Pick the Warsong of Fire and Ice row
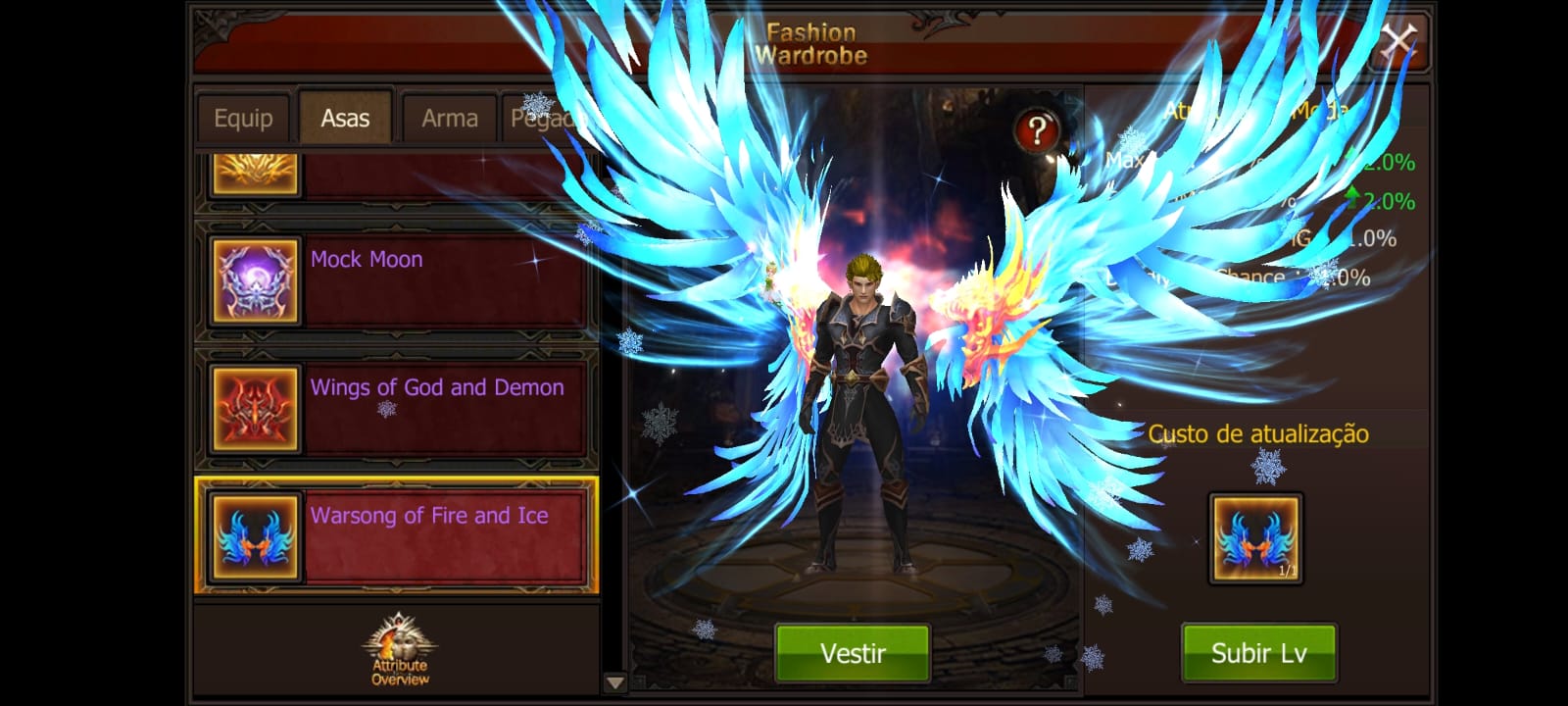This screenshot has width=1568, height=706. tap(397, 535)
